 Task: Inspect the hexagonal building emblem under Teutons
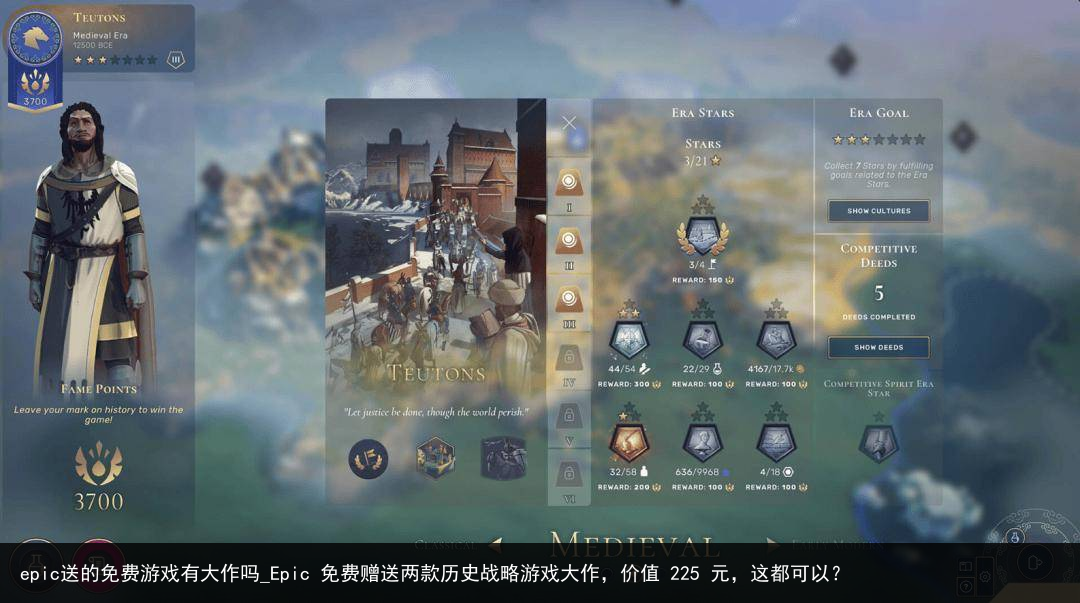coord(435,459)
